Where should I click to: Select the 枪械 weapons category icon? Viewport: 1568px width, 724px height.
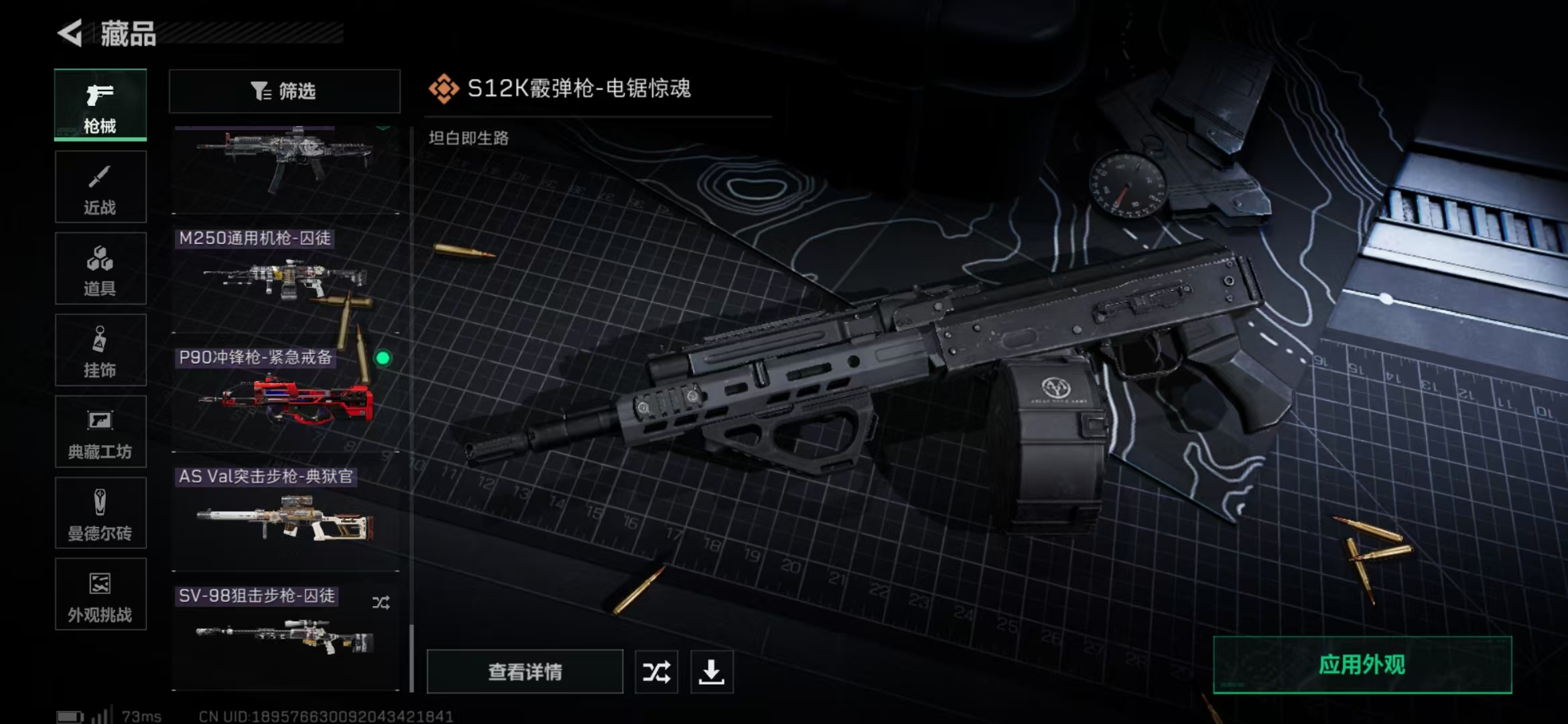[x=99, y=104]
